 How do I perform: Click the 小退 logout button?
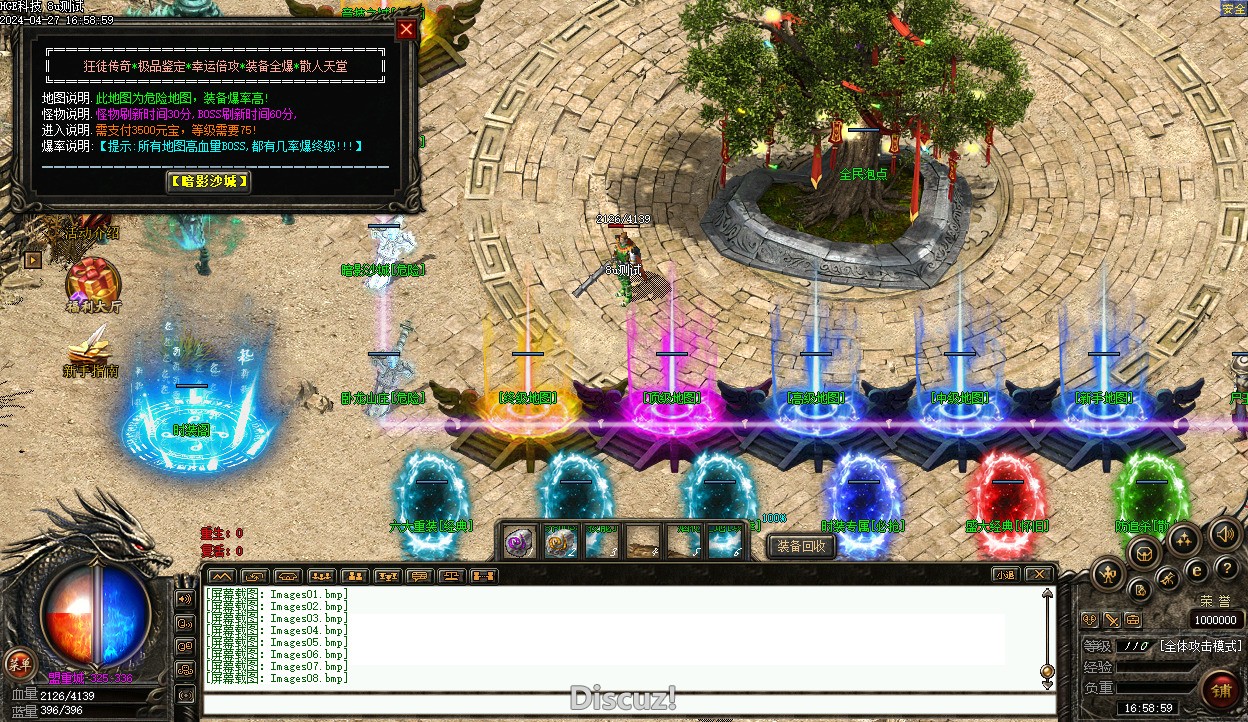click(x=1006, y=574)
